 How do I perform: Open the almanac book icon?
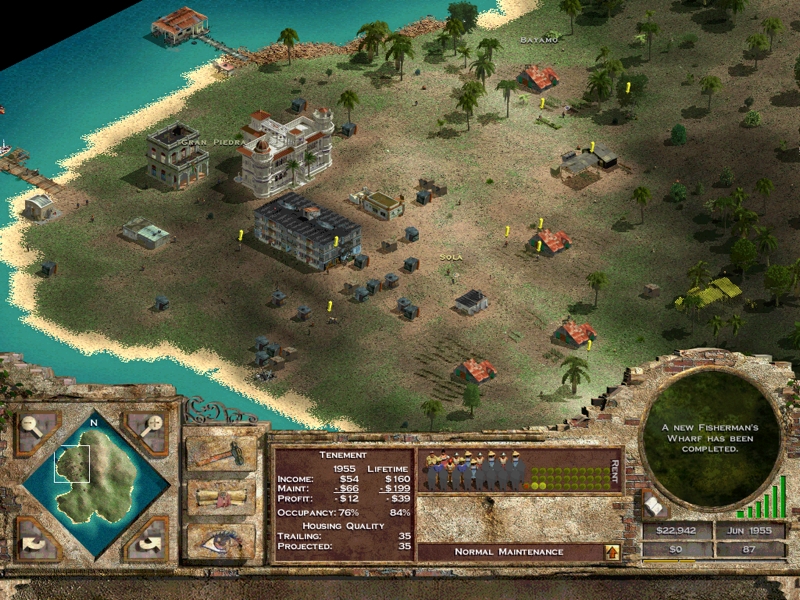650,505
